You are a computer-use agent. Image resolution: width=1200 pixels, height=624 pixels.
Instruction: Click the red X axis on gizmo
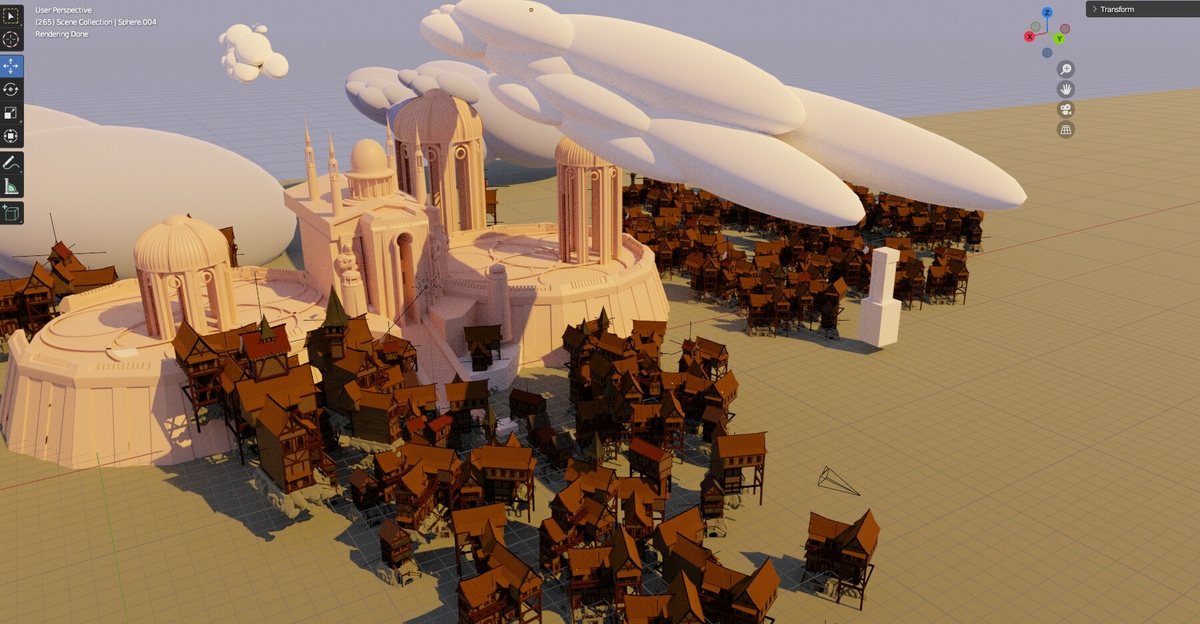click(x=1029, y=37)
